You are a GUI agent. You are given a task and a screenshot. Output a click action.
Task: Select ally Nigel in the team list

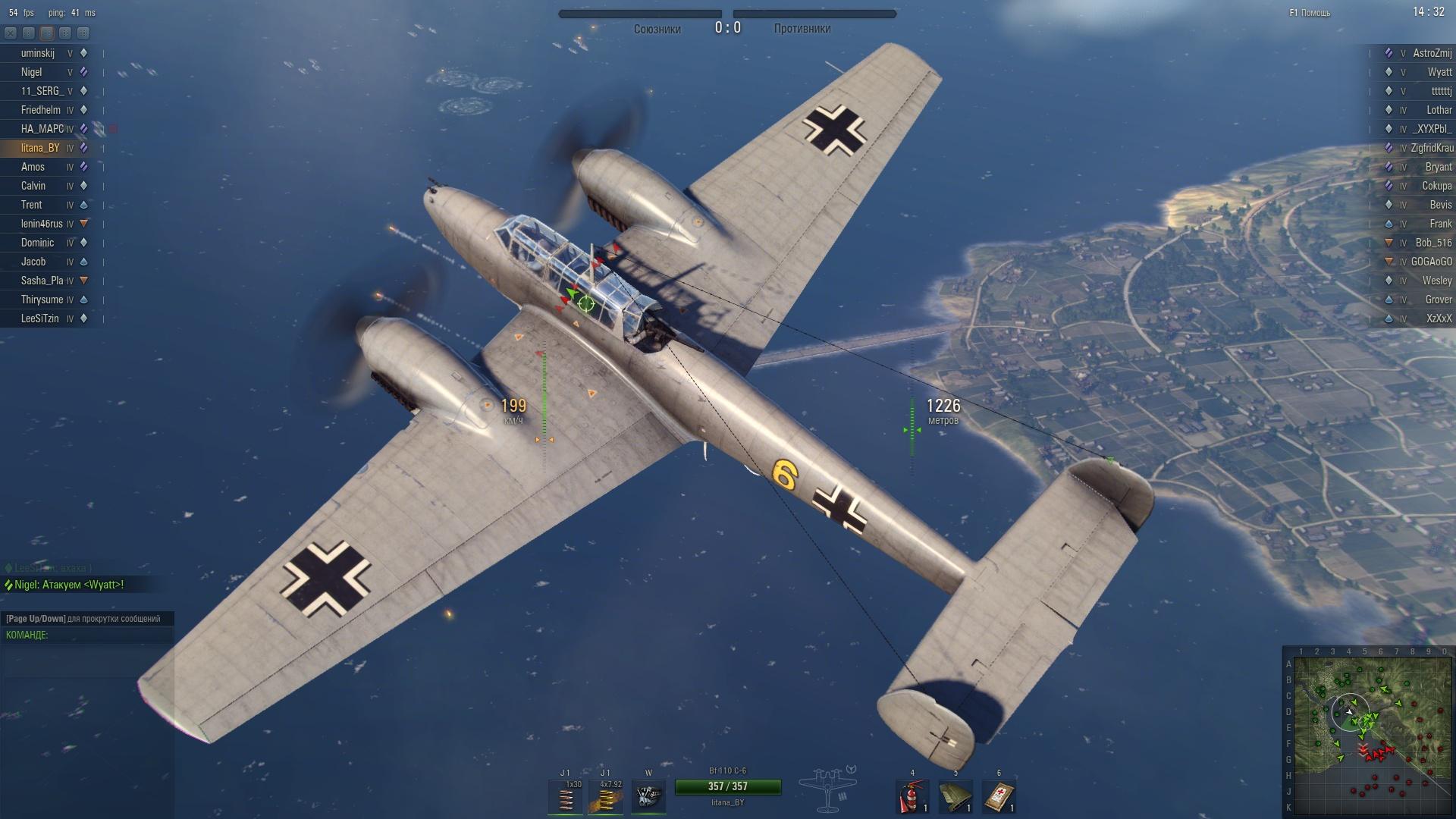32,72
